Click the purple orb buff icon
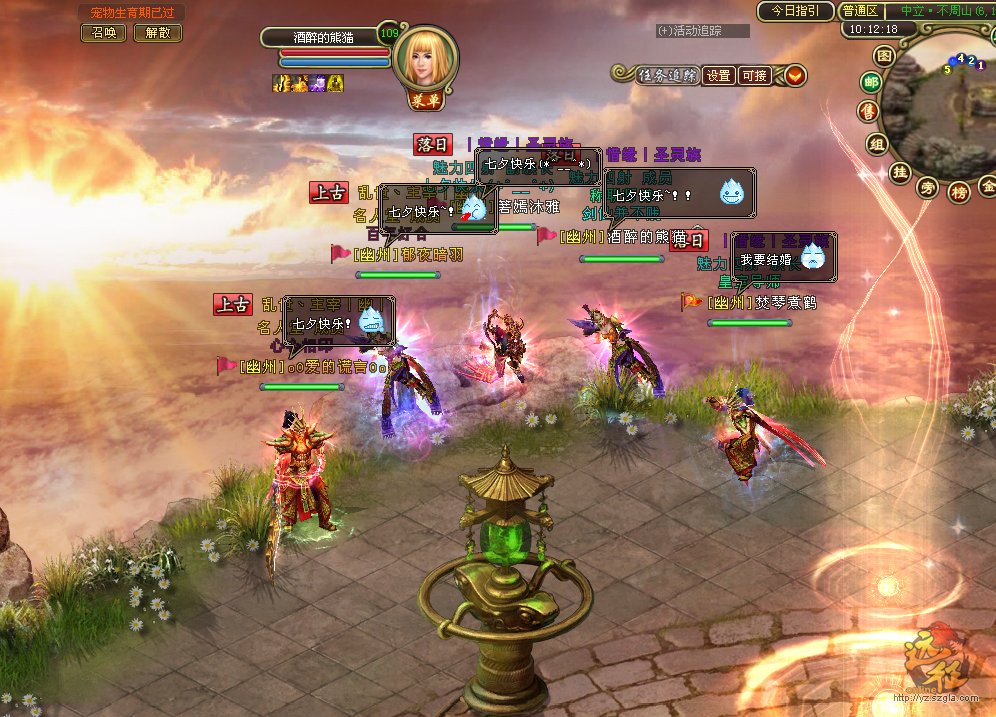996x717 pixels. pos(318,84)
